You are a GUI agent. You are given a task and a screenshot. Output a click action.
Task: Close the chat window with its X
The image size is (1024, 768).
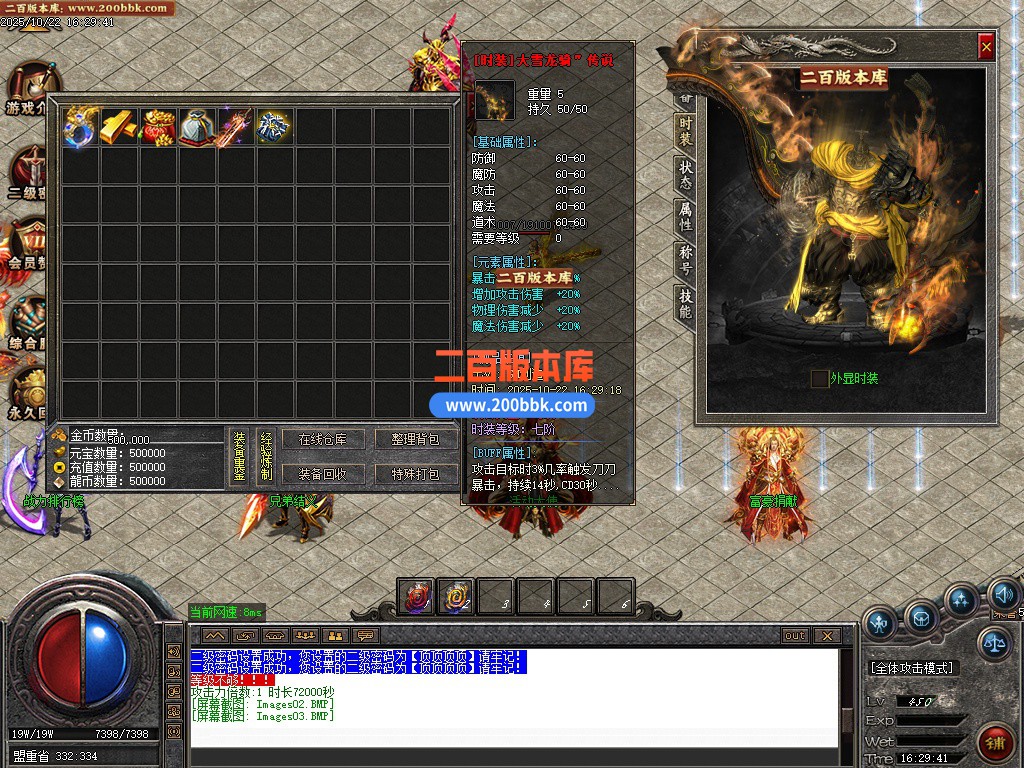(x=826, y=635)
